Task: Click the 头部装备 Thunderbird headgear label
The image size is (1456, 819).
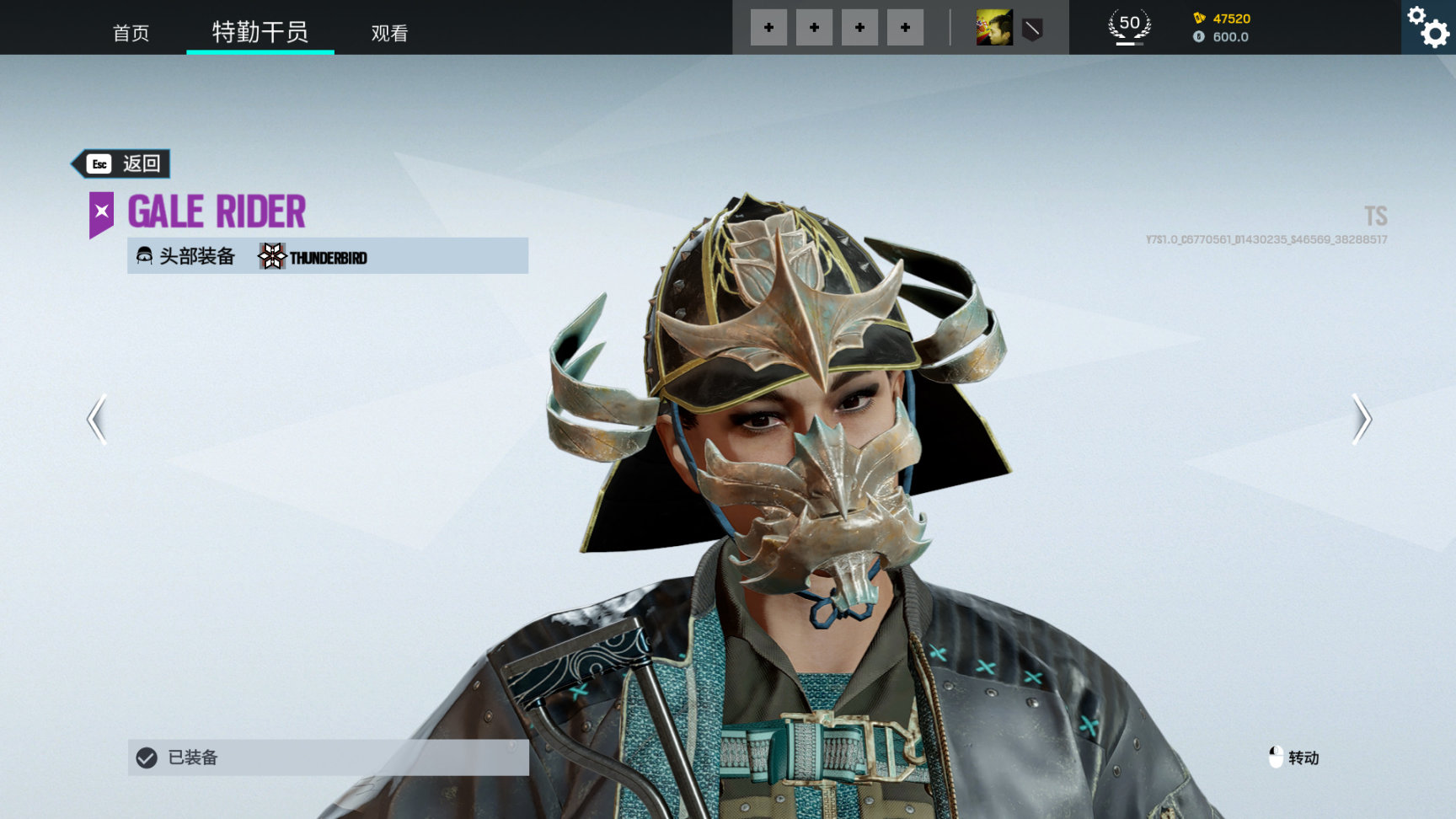Action: pyautogui.click(x=328, y=256)
